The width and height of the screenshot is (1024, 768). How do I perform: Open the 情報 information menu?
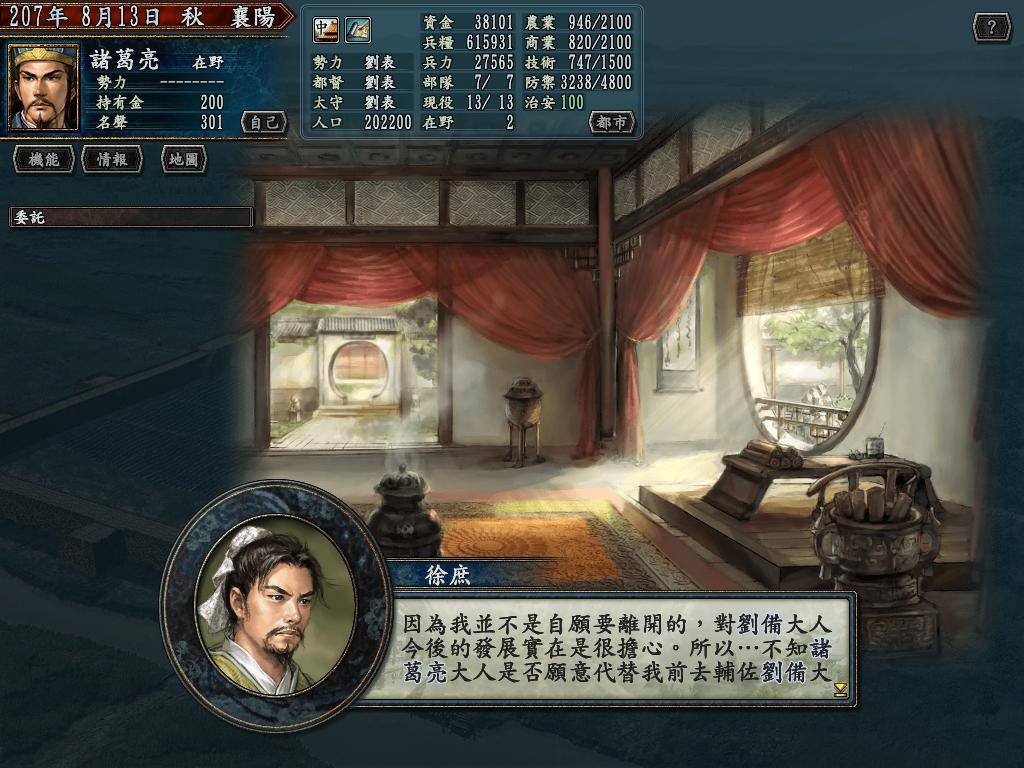[x=112, y=159]
